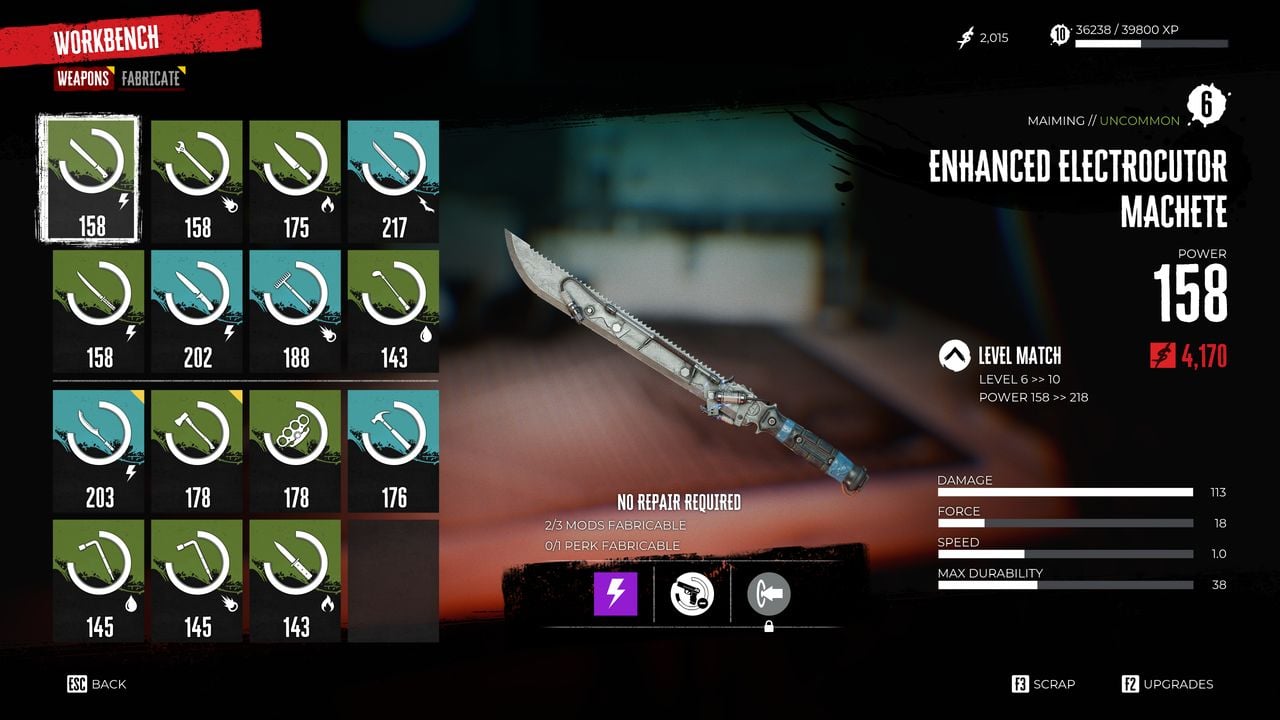This screenshot has width=1280, height=720.
Task: Go back from the workbench
Action: [x=97, y=684]
